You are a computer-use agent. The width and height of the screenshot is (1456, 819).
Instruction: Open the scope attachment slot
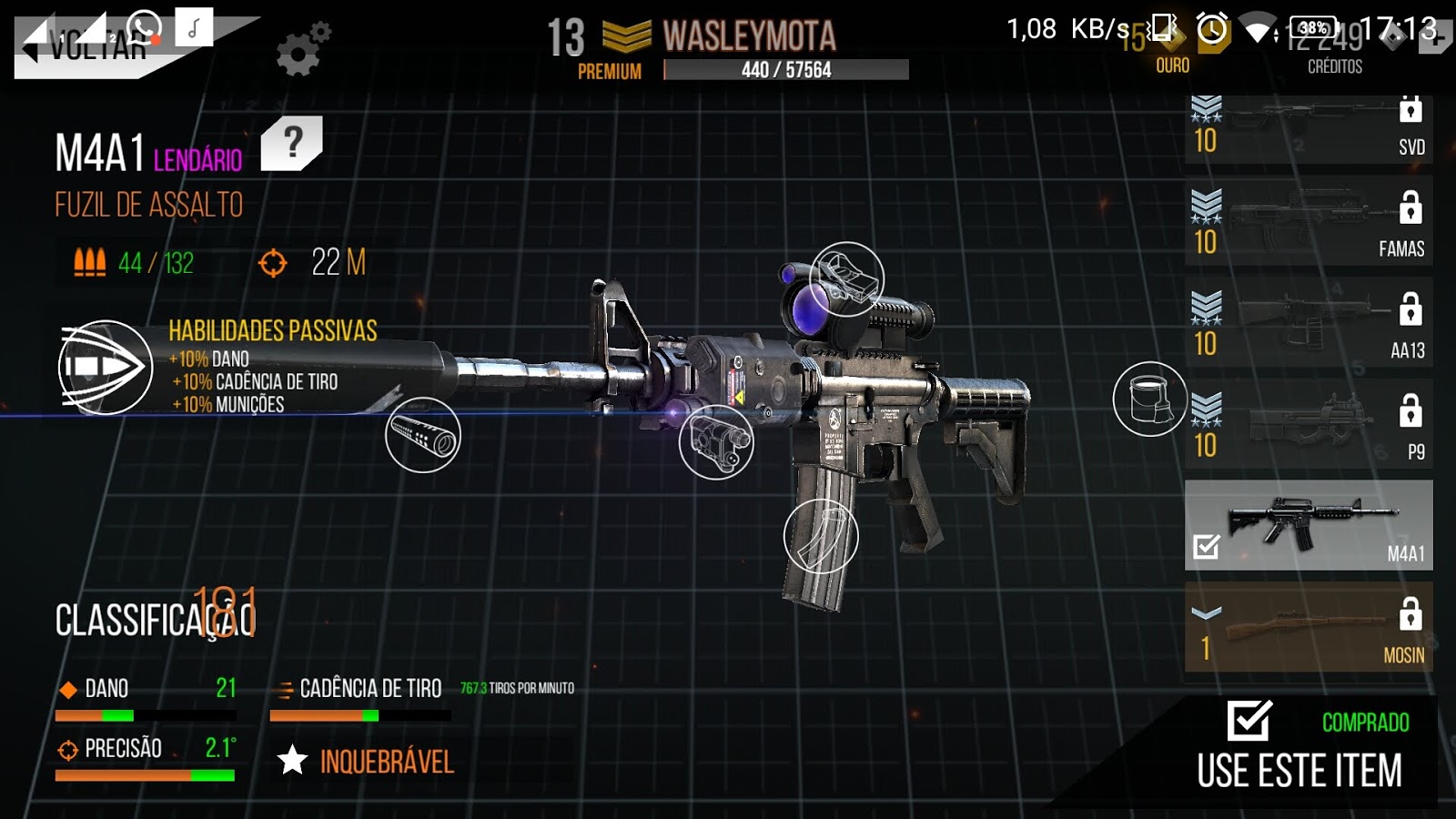(846, 278)
